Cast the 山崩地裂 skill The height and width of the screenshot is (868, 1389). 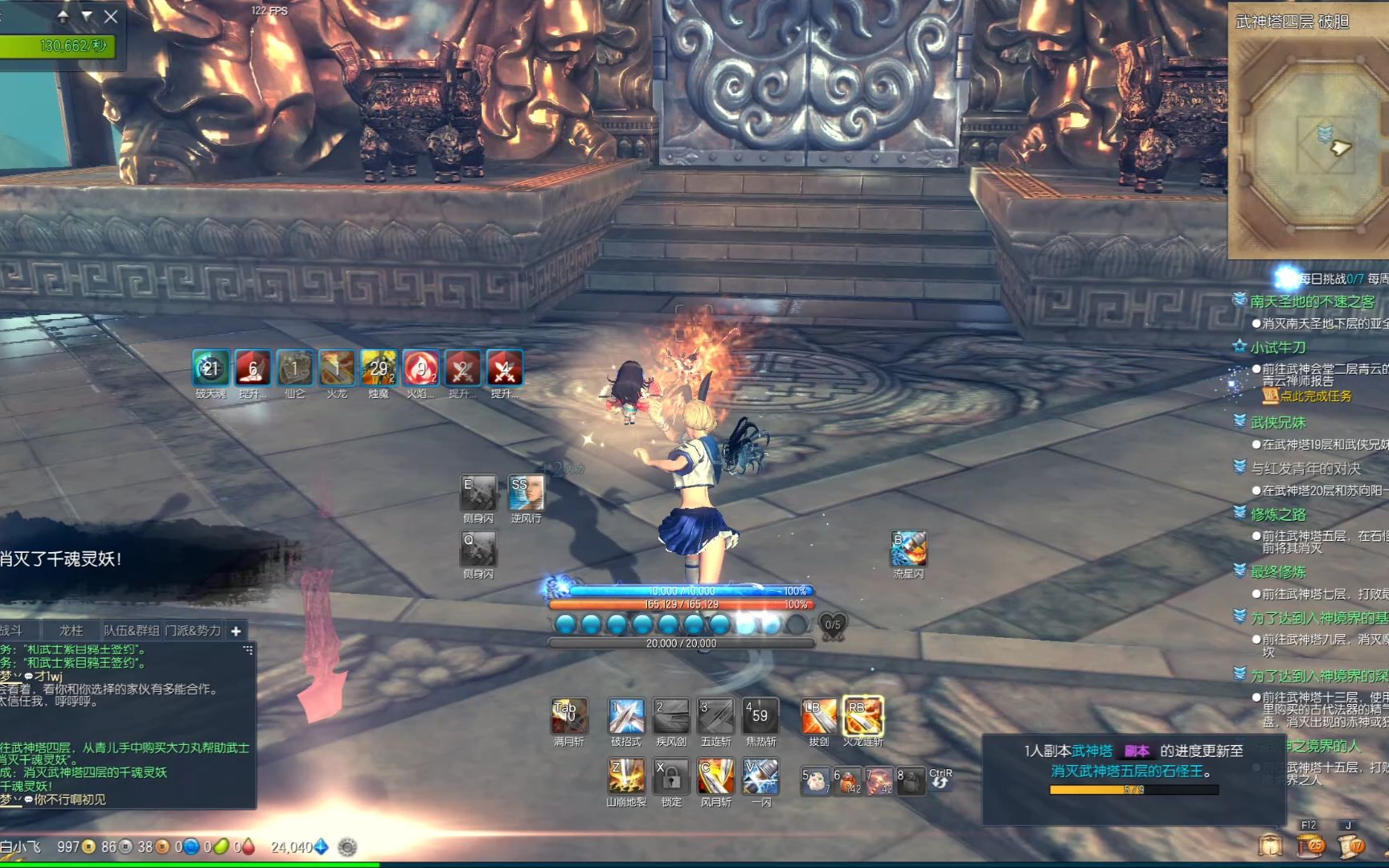[626, 776]
